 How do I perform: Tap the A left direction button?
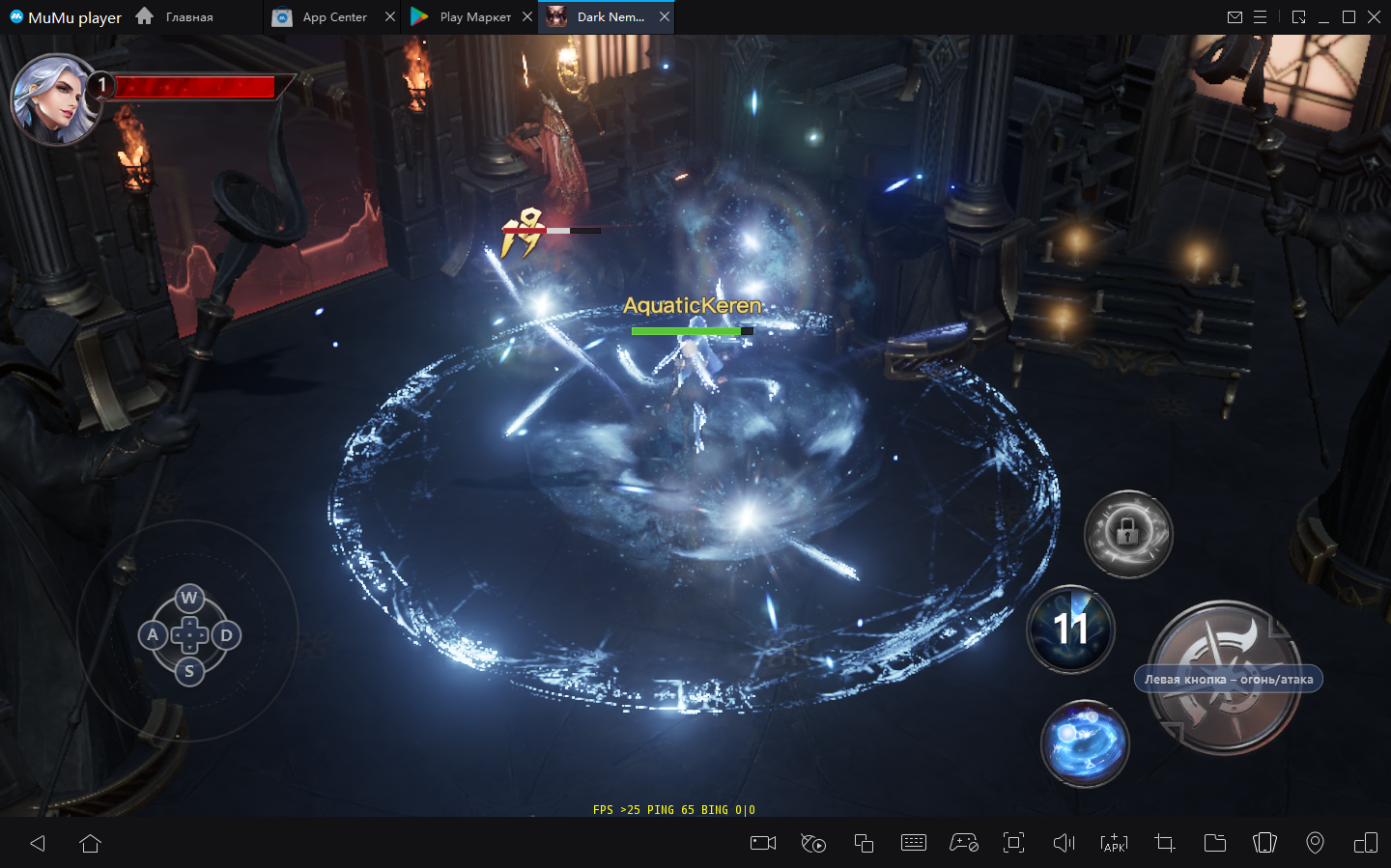152,634
